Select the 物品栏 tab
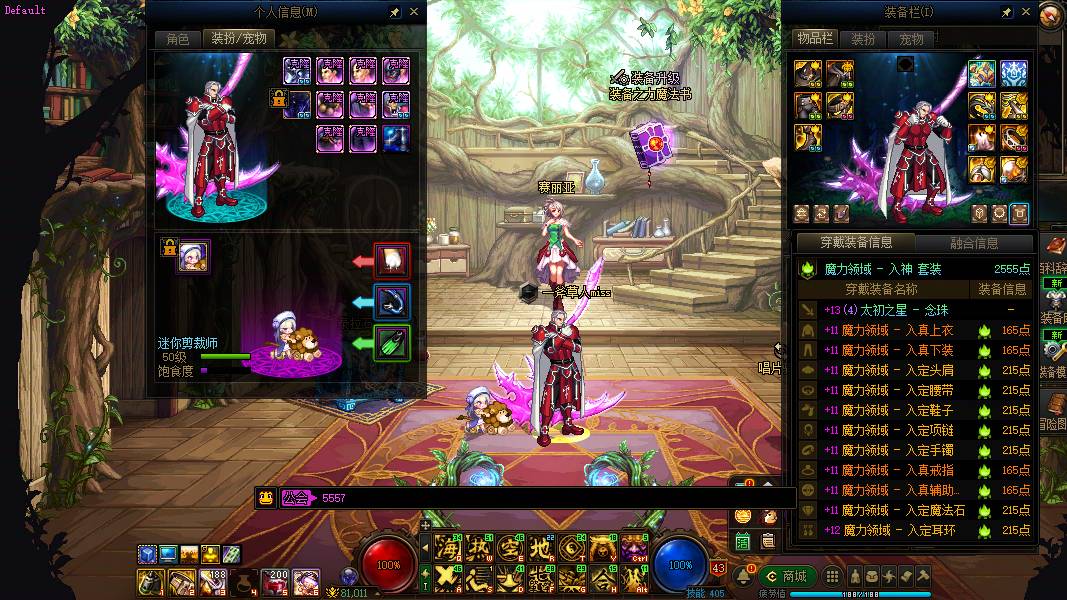 815,39
